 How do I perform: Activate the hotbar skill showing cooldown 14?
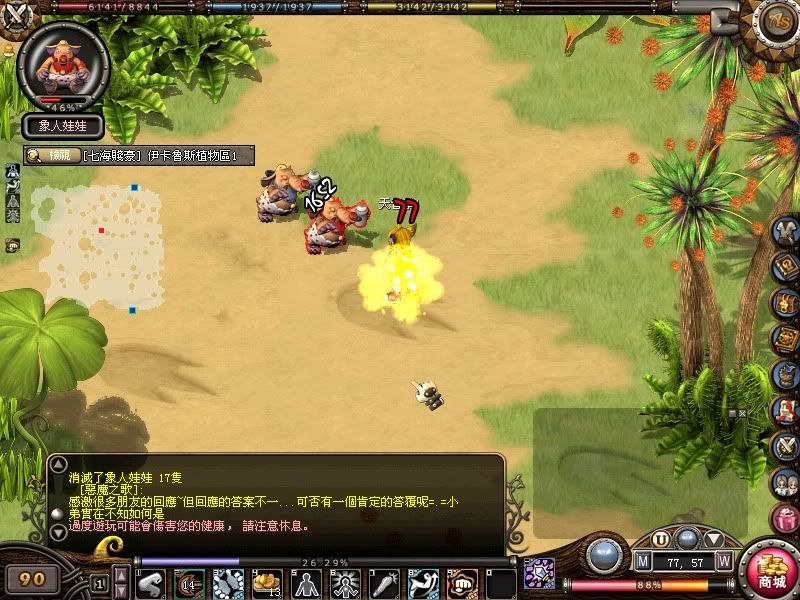tap(189, 582)
